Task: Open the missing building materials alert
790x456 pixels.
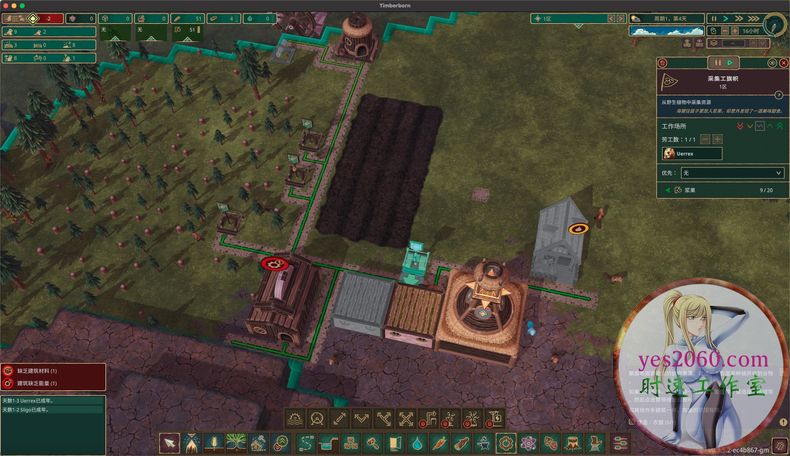Action: [x=44, y=370]
